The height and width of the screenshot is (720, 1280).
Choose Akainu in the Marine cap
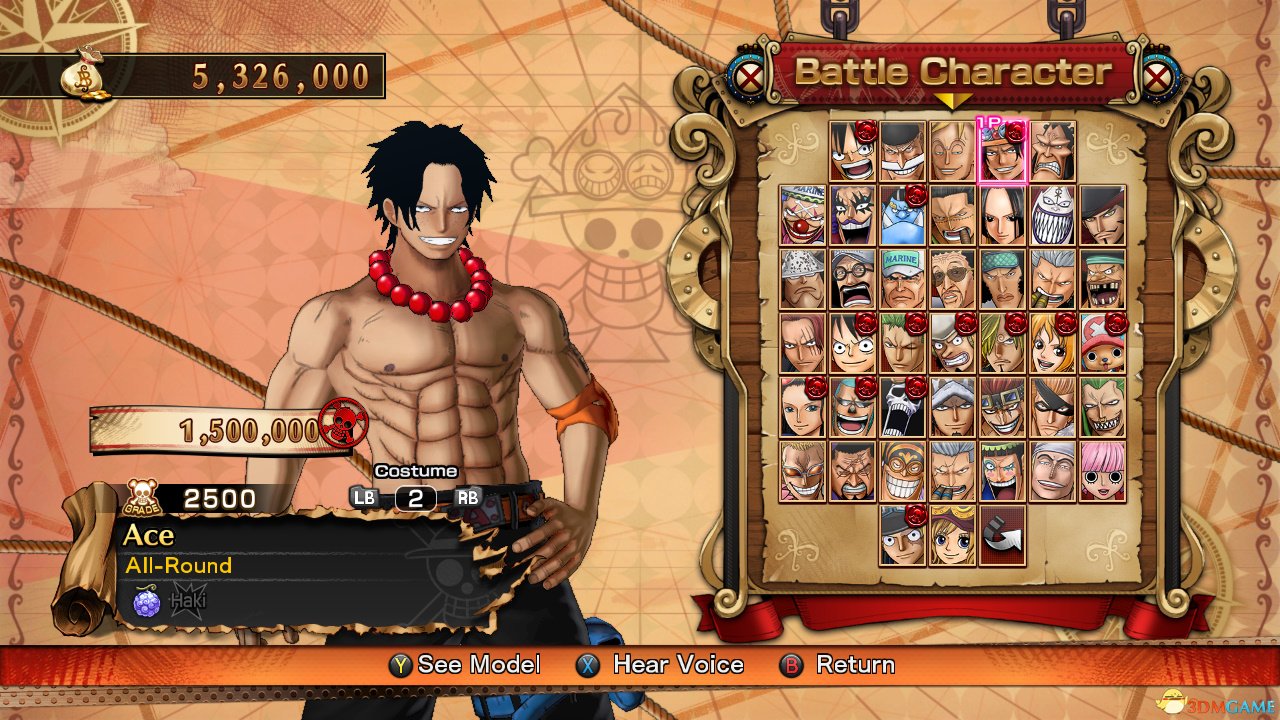pyautogui.click(x=903, y=278)
